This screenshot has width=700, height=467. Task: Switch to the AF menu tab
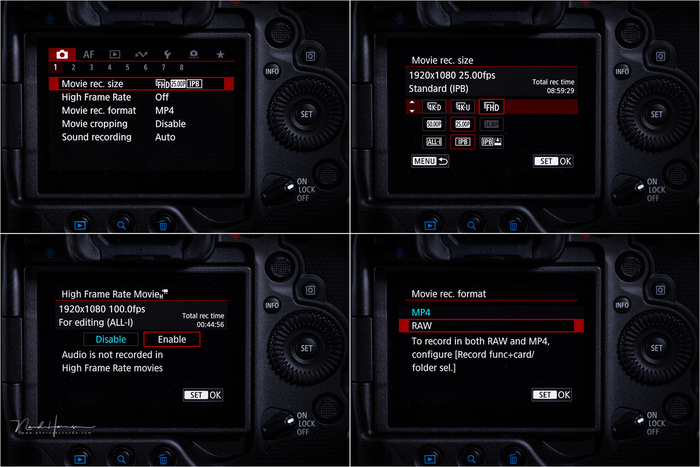(x=89, y=54)
